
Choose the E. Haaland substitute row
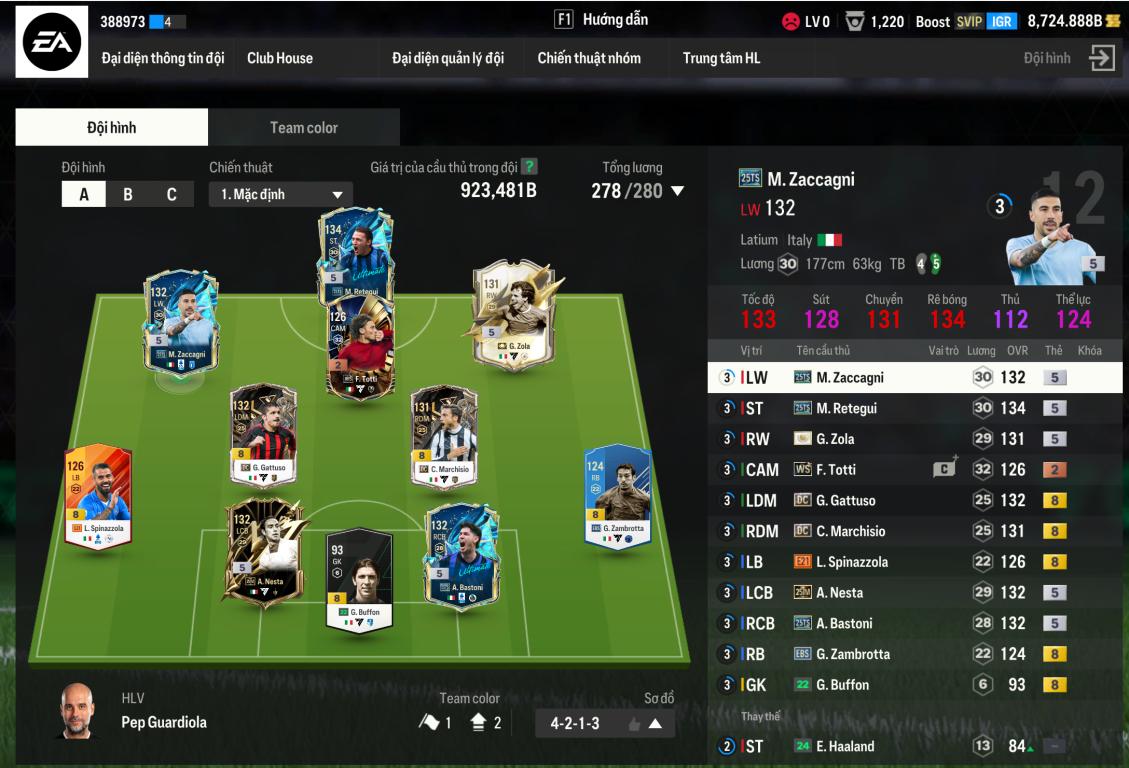click(913, 746)
